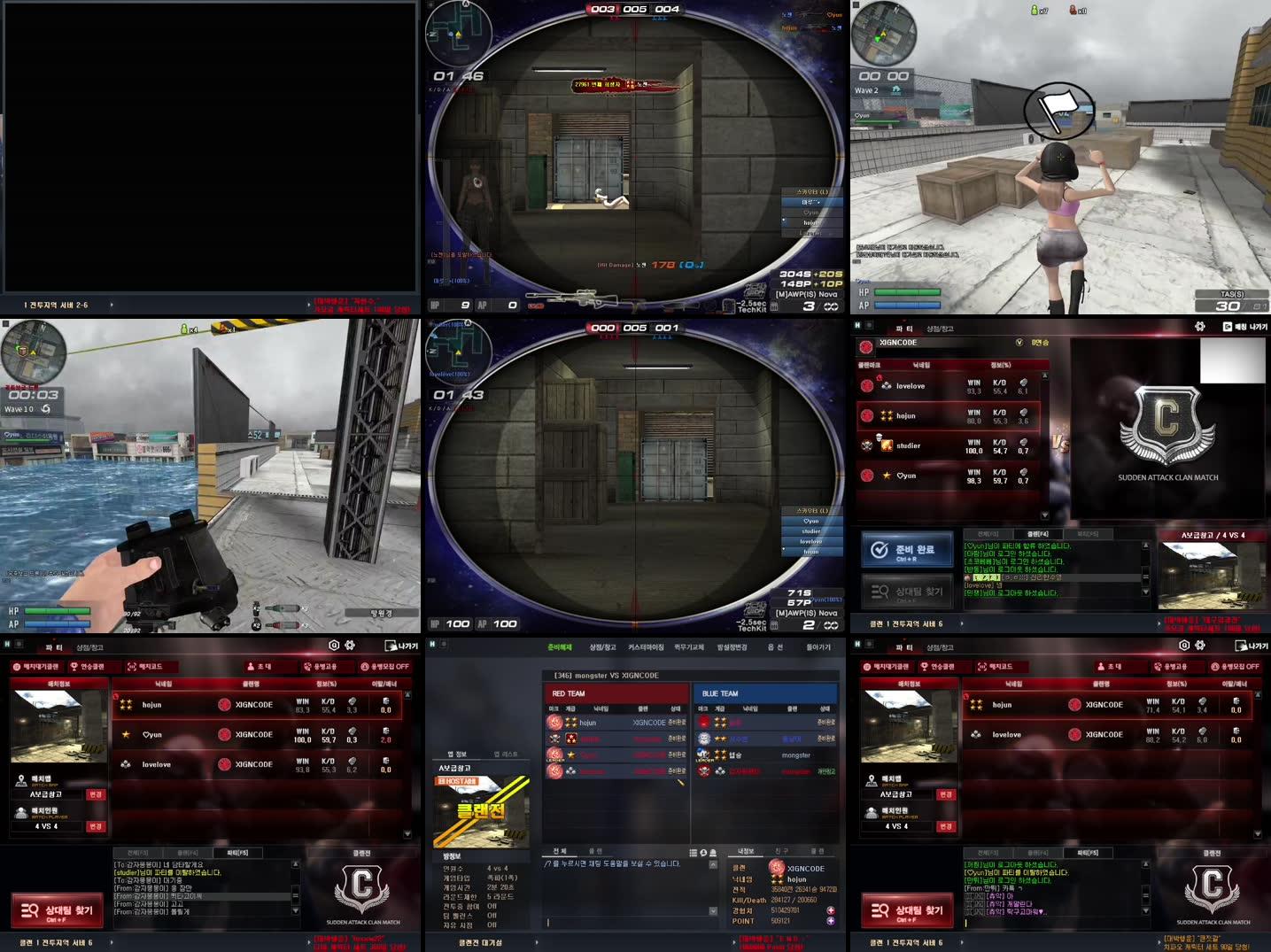This screenshot has width=1271, height=952.
Task: Click the plus icon next to POINT stat
Action: coord(831,921)
